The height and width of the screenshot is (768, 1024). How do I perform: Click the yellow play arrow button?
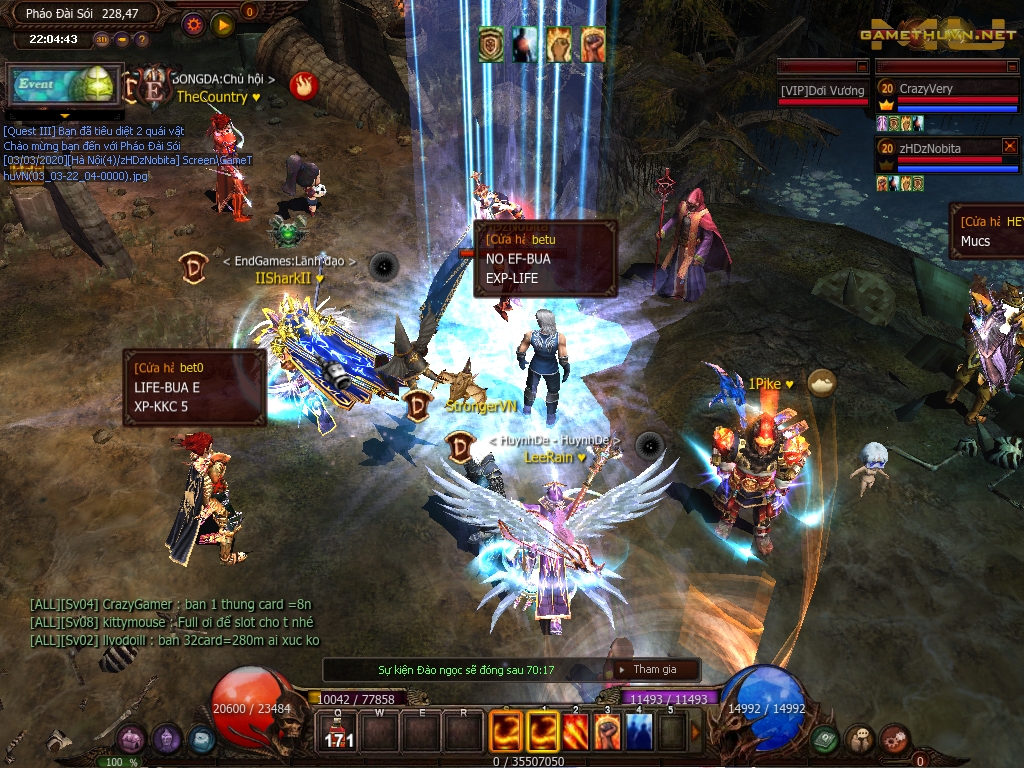pos(222,24)
